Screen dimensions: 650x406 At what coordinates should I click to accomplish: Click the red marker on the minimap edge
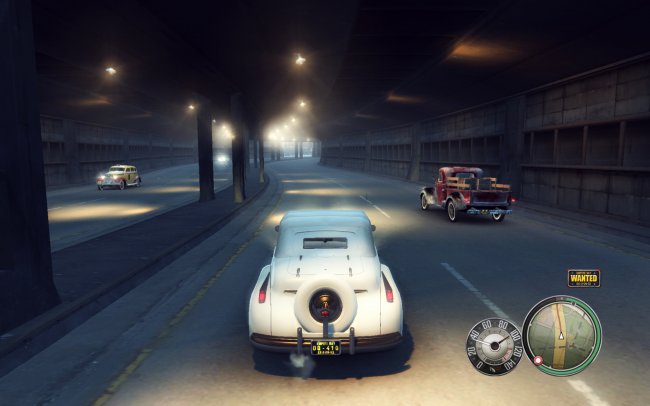click(x=537, y=358)
